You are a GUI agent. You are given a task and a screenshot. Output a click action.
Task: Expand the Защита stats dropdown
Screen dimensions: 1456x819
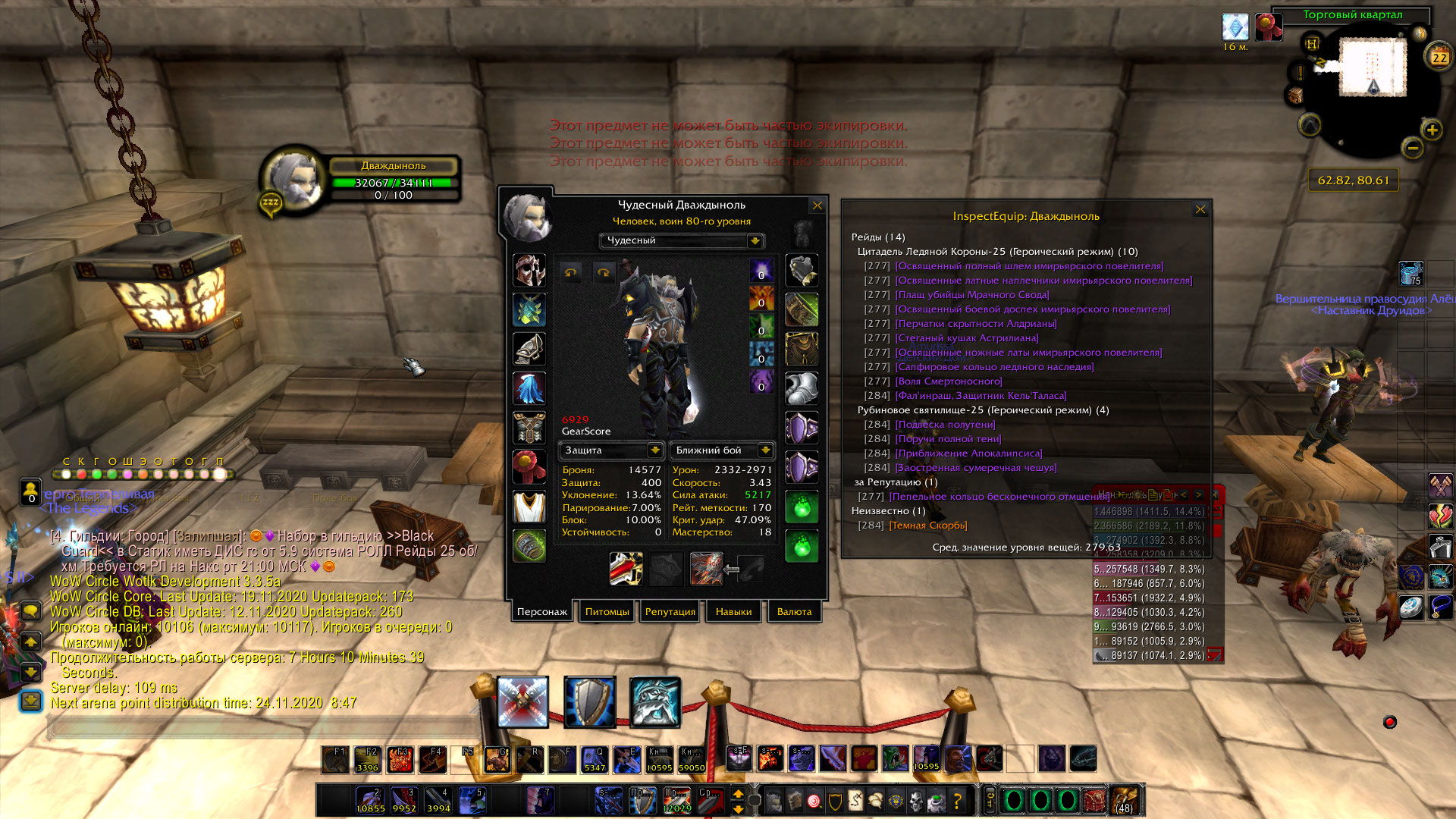click(655, 450)
